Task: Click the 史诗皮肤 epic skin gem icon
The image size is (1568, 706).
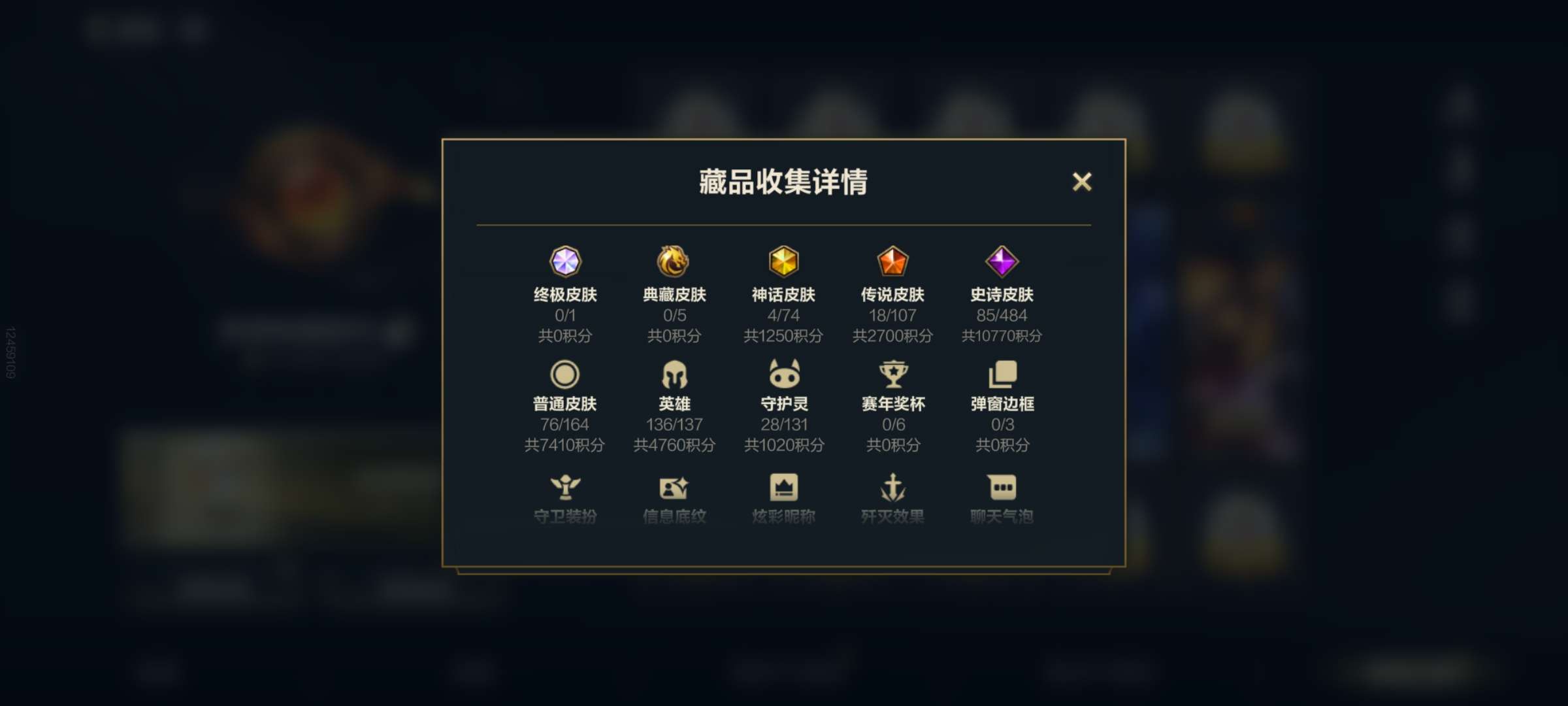Action: click(1002, 262)
